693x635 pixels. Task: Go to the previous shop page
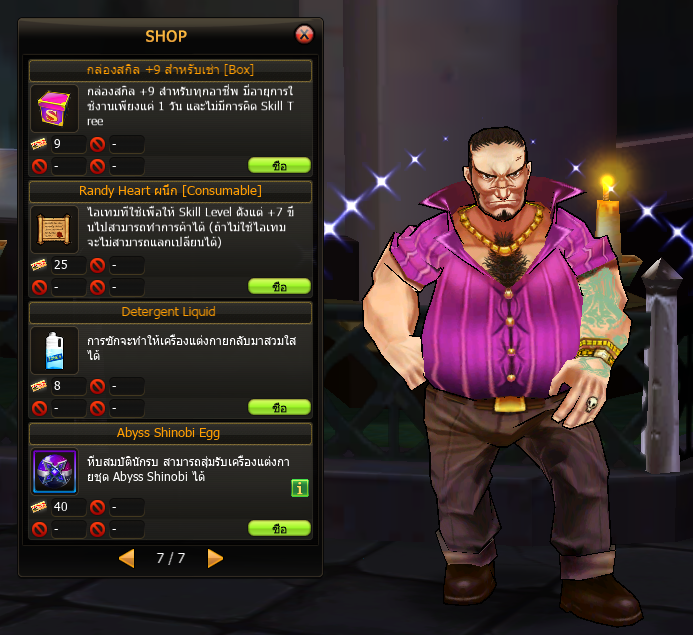pyautogui.click(x=126, y=559)
